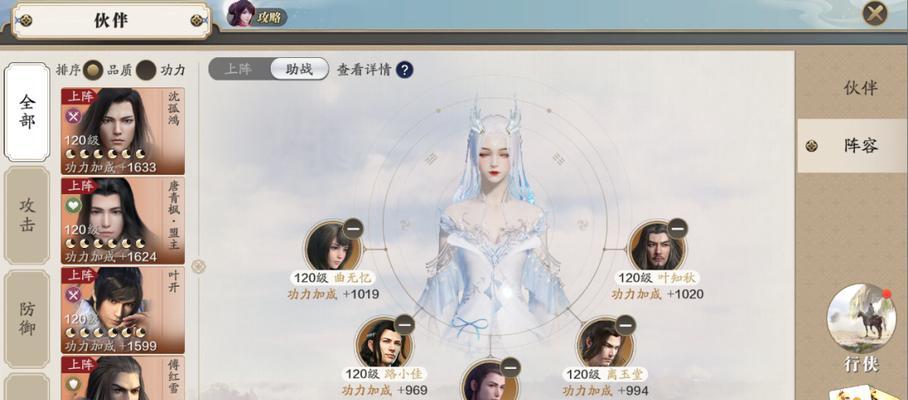Open the 查看详情 help icon

[x=405, y=70]
